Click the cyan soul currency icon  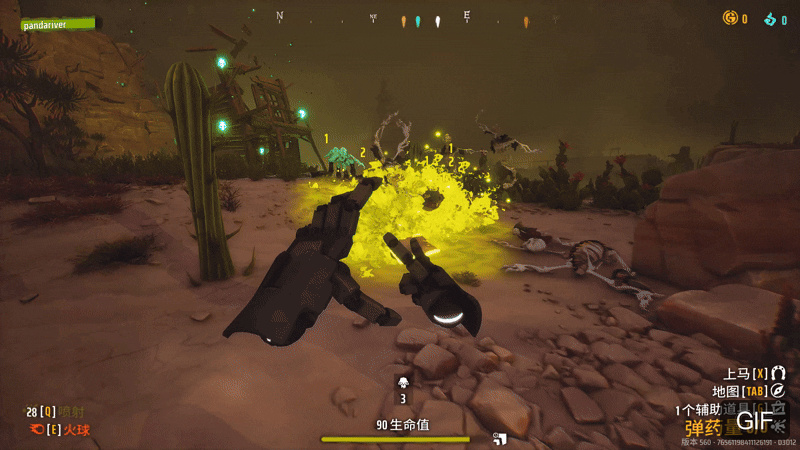[x=770, y=18]
